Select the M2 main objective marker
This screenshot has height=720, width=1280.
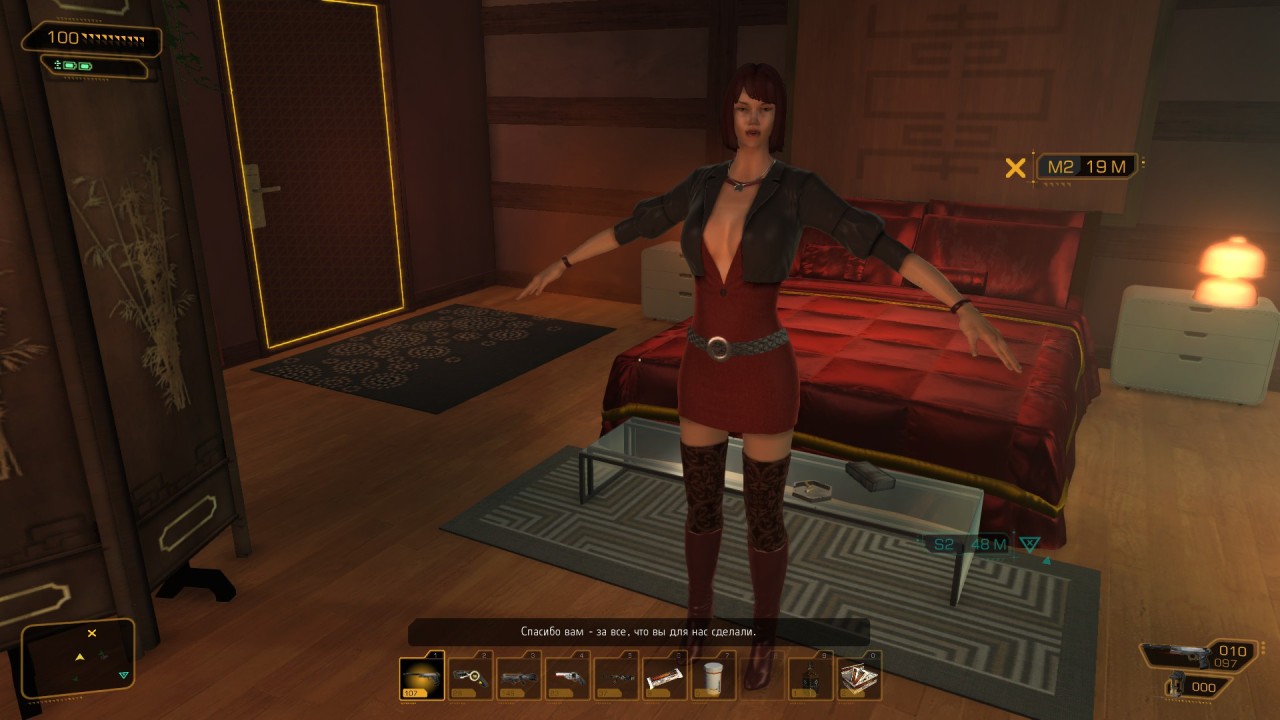point(1087,167)
